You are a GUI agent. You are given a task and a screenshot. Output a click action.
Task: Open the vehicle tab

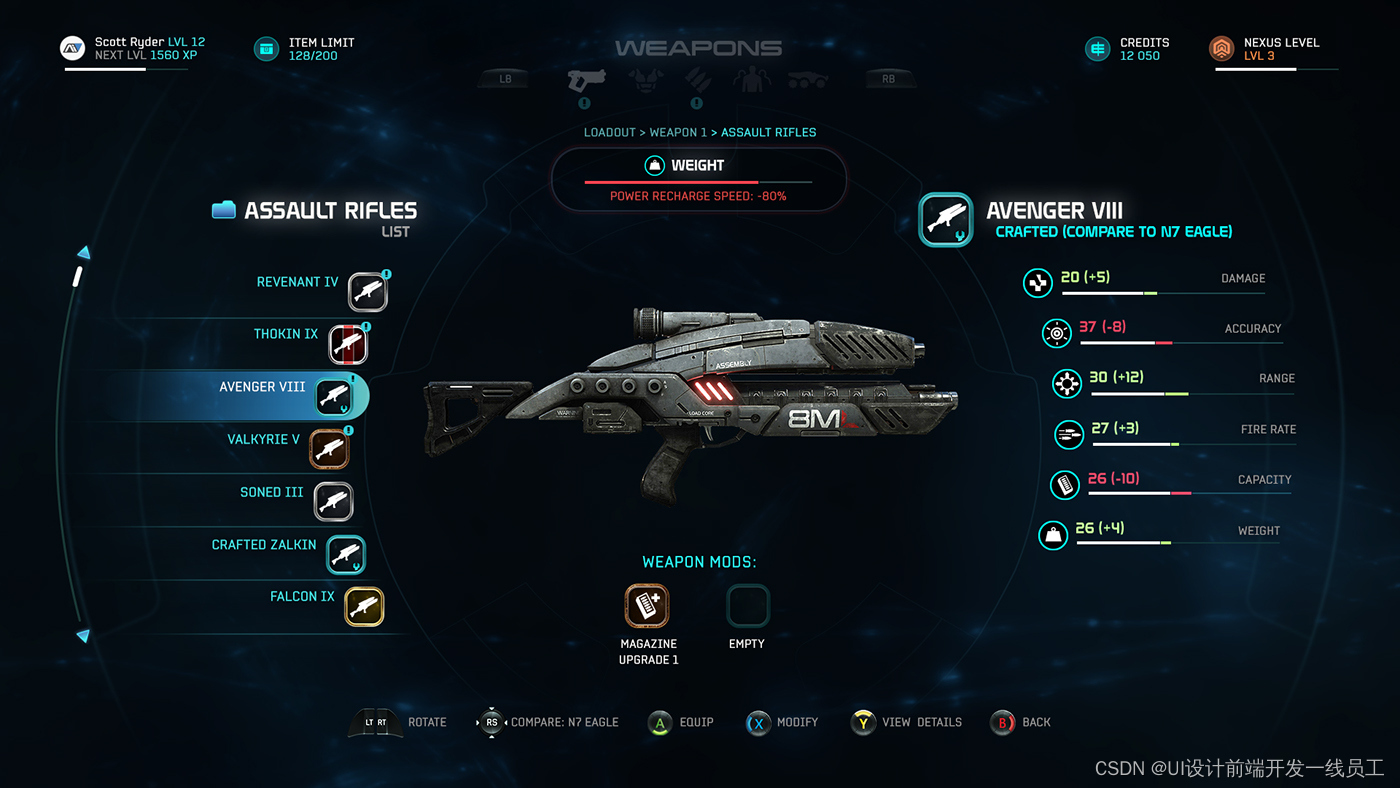(x=807, y=79)
